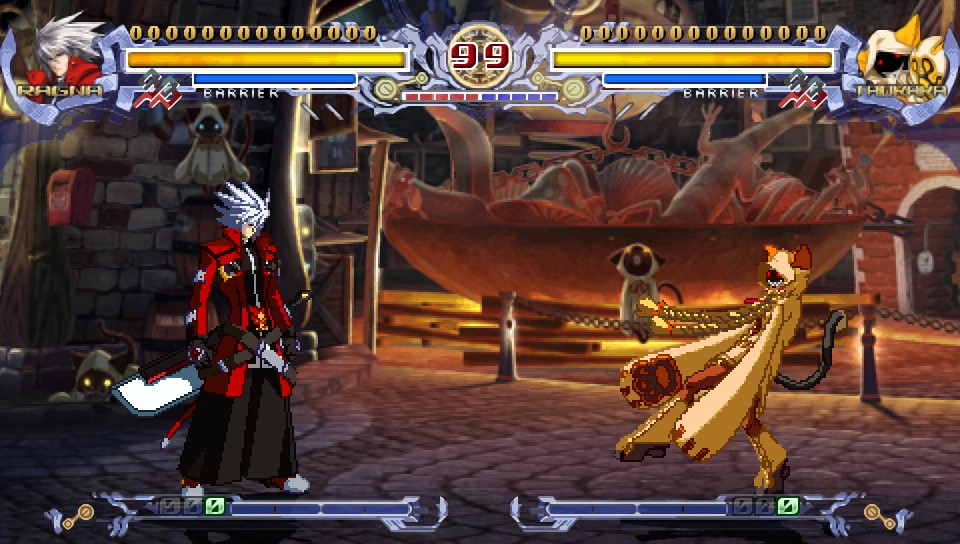The width and height of the screenshot is (960, 544).
Task: Select the green icon on Taokaka's heat gauge
Action: tap(788, 506)
